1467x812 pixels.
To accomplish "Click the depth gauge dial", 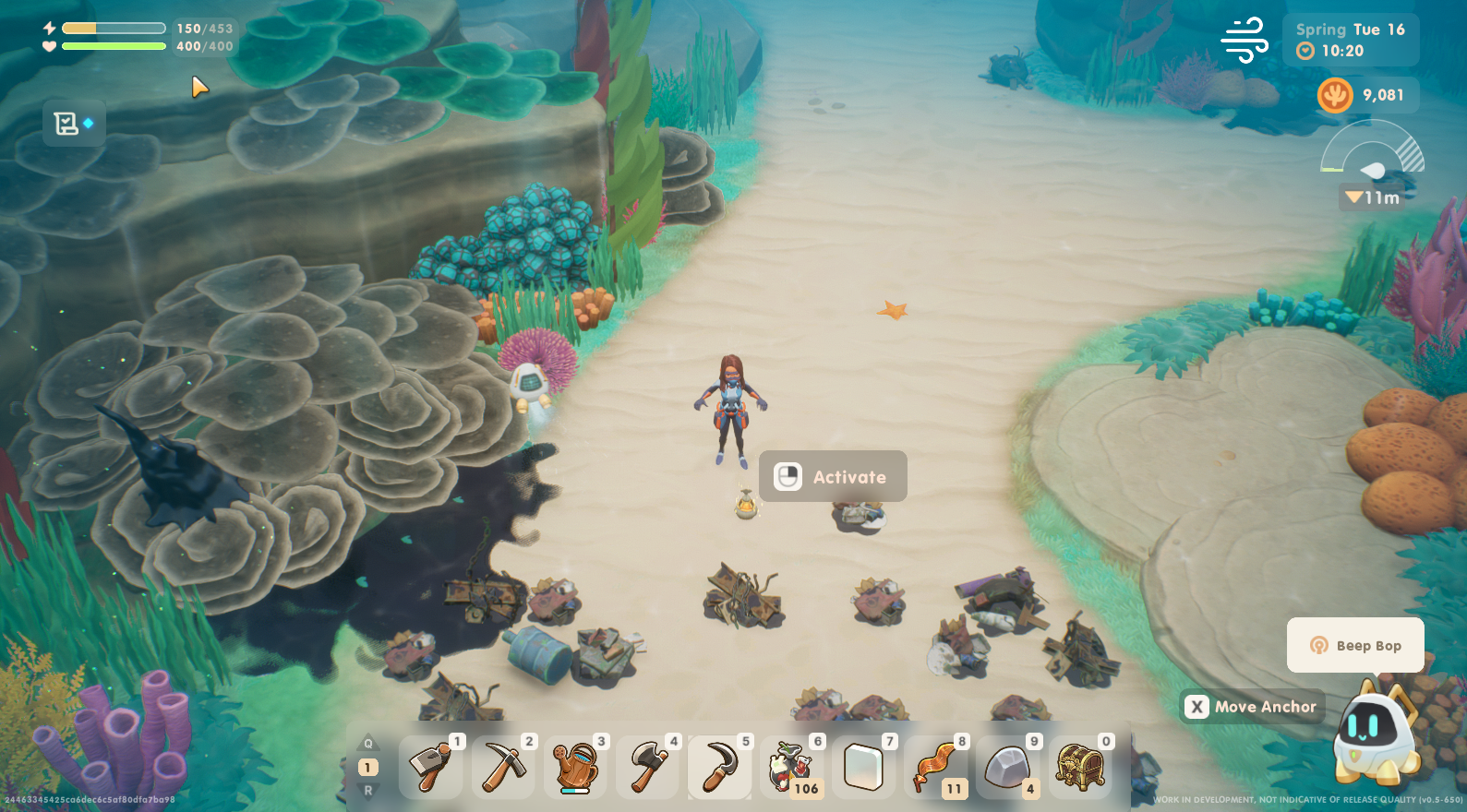I will (1373, 157).
